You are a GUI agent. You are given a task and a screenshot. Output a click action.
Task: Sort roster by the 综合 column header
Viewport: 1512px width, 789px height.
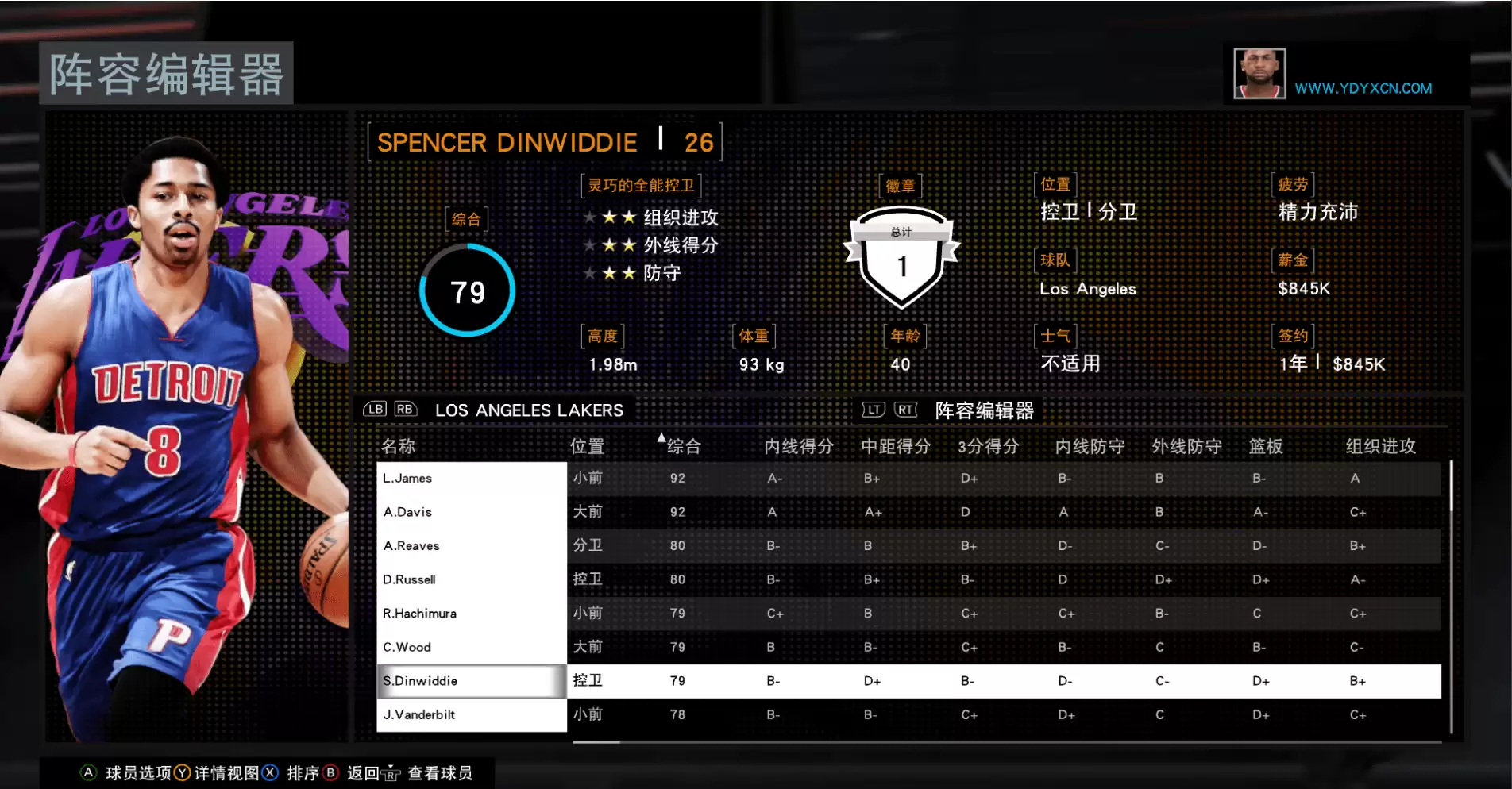coord(683,446)
